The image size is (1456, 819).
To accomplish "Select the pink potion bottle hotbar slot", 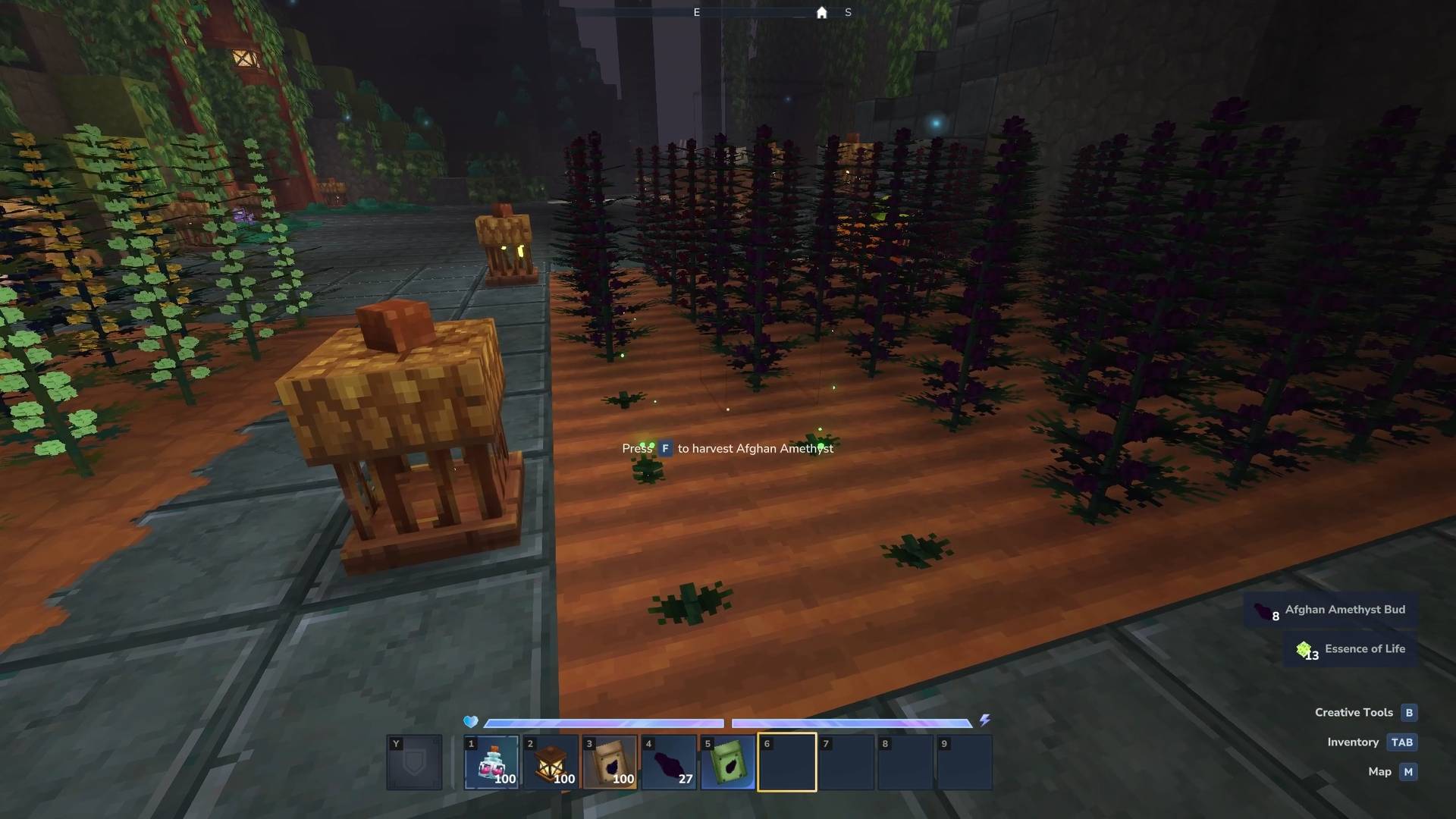I will point(491,762).
